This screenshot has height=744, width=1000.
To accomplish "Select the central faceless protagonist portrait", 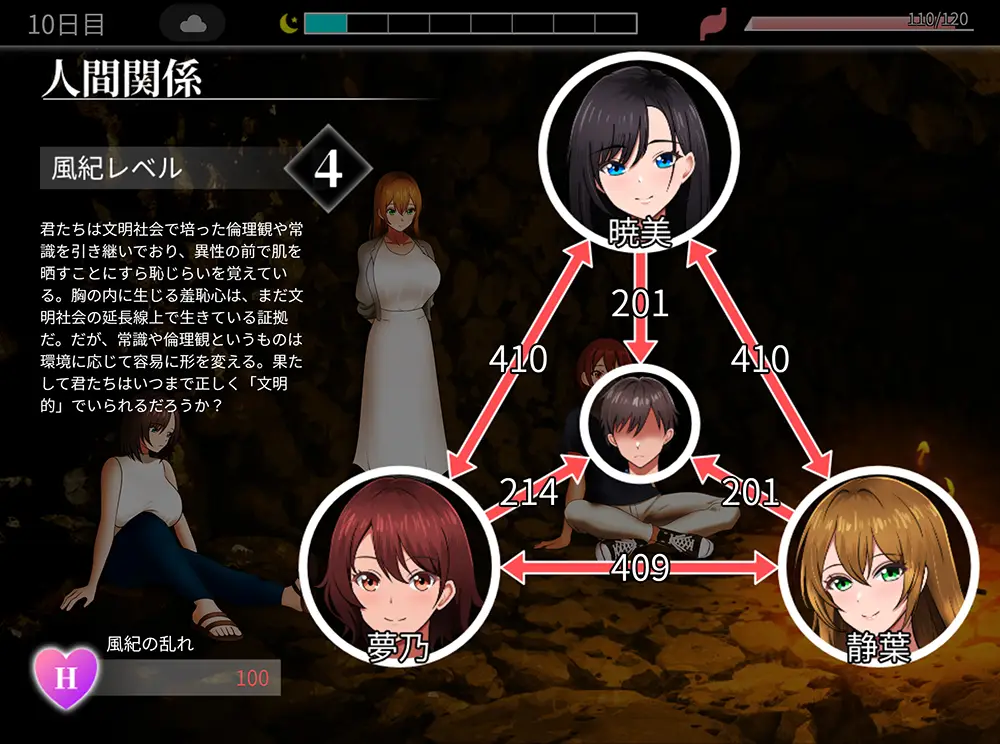I will [x=640, y=420].
